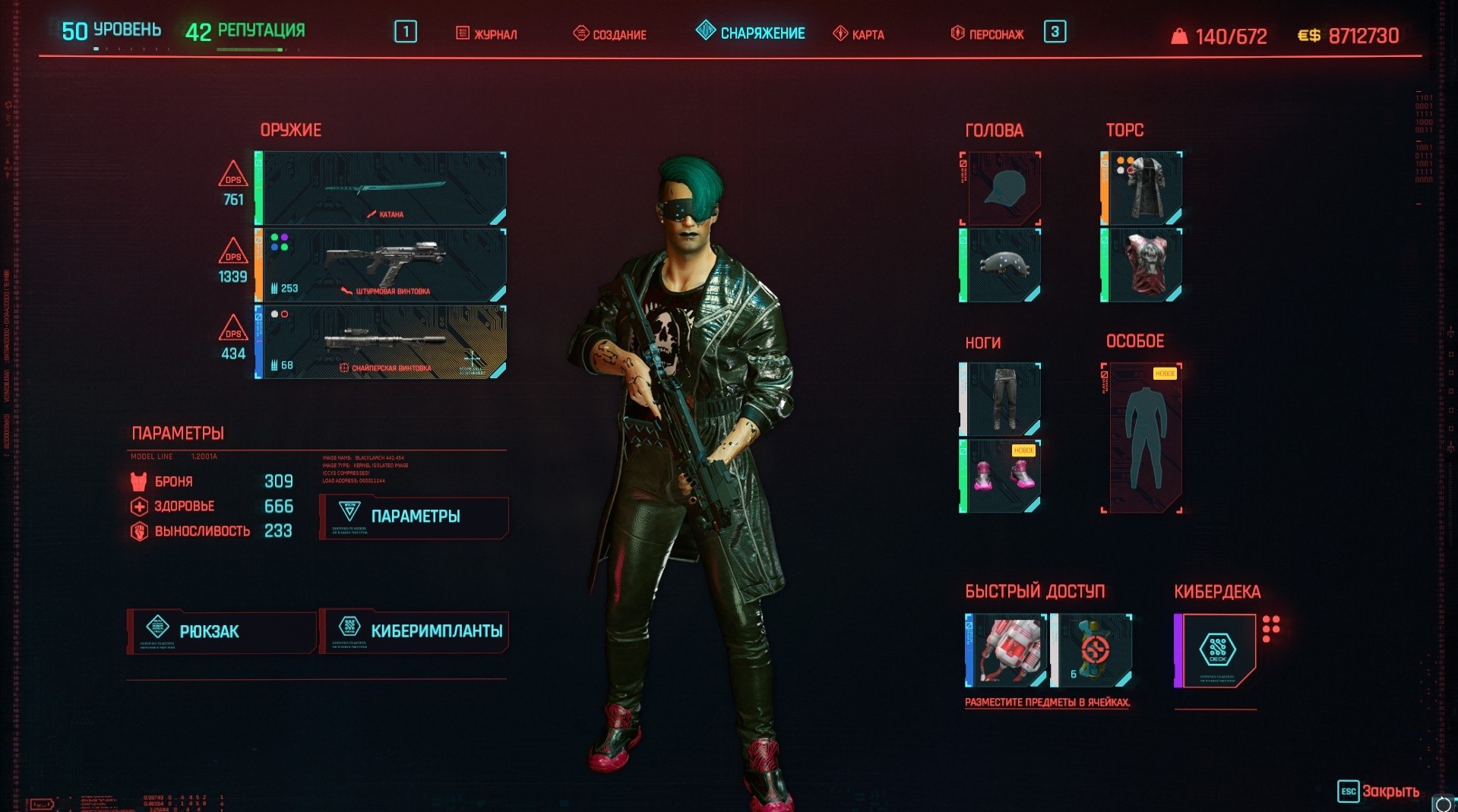Open the Журнал tab
Image resolution: width=1458 pixels, height=812 pixels.
487,33
